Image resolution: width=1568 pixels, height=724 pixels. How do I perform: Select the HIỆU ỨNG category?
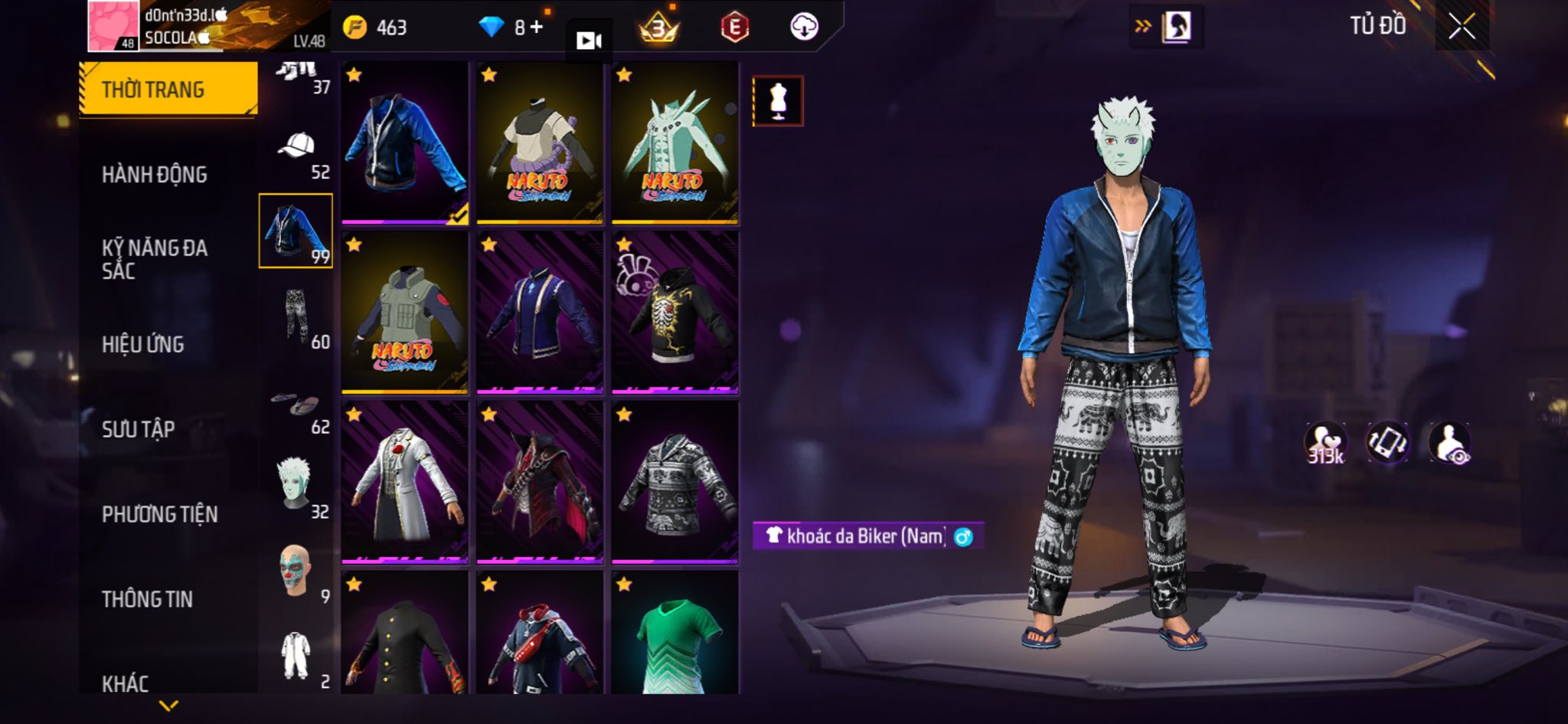143,345
